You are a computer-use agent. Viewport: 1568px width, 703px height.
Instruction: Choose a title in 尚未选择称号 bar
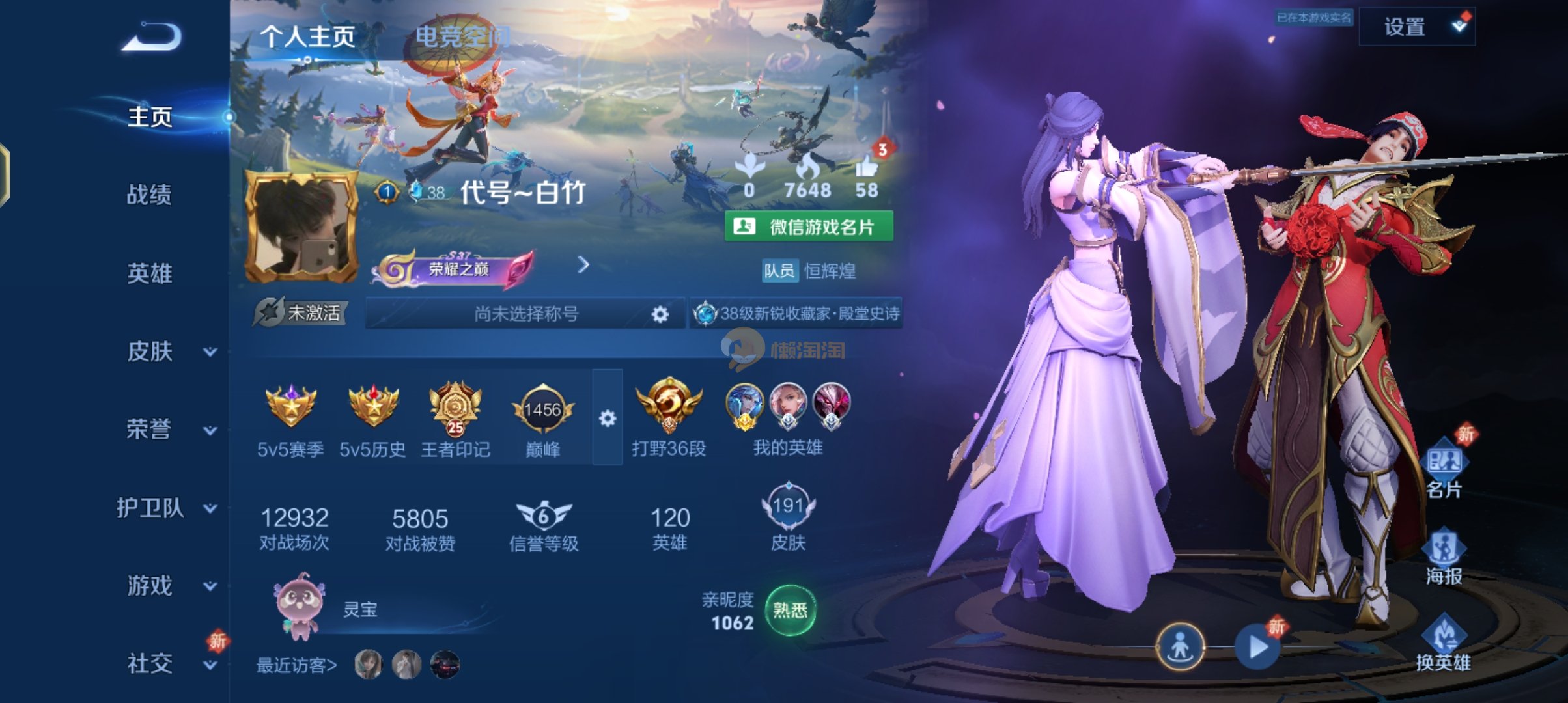(525, 314)
